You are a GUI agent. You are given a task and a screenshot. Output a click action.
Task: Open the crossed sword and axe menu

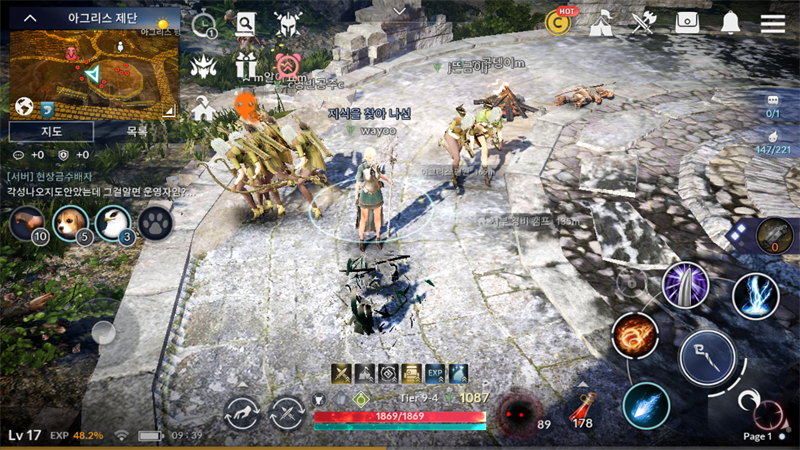point(643,23)
